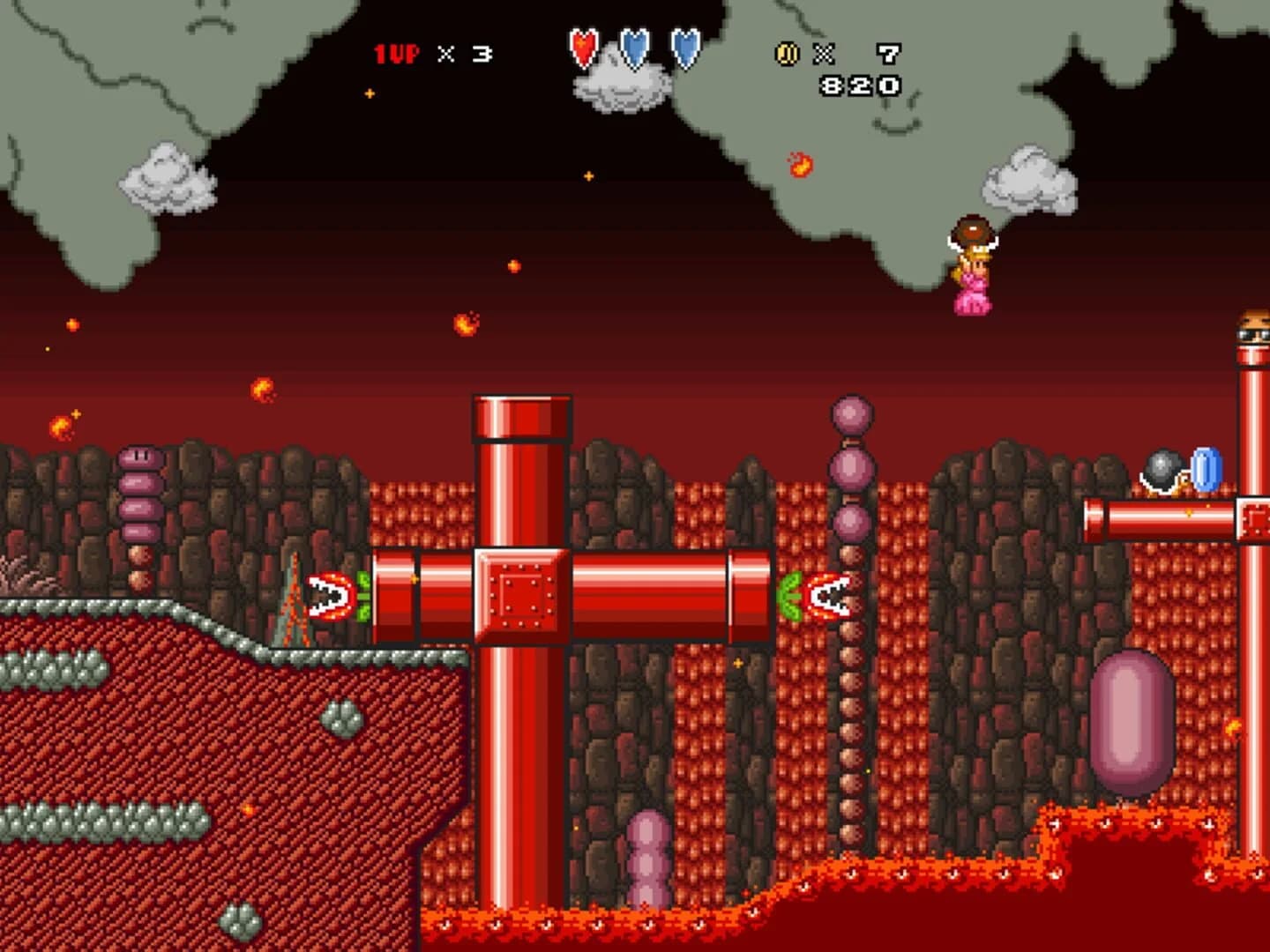Click the coin count number 7
This screenshot has width=1270, height=952.
886,53
